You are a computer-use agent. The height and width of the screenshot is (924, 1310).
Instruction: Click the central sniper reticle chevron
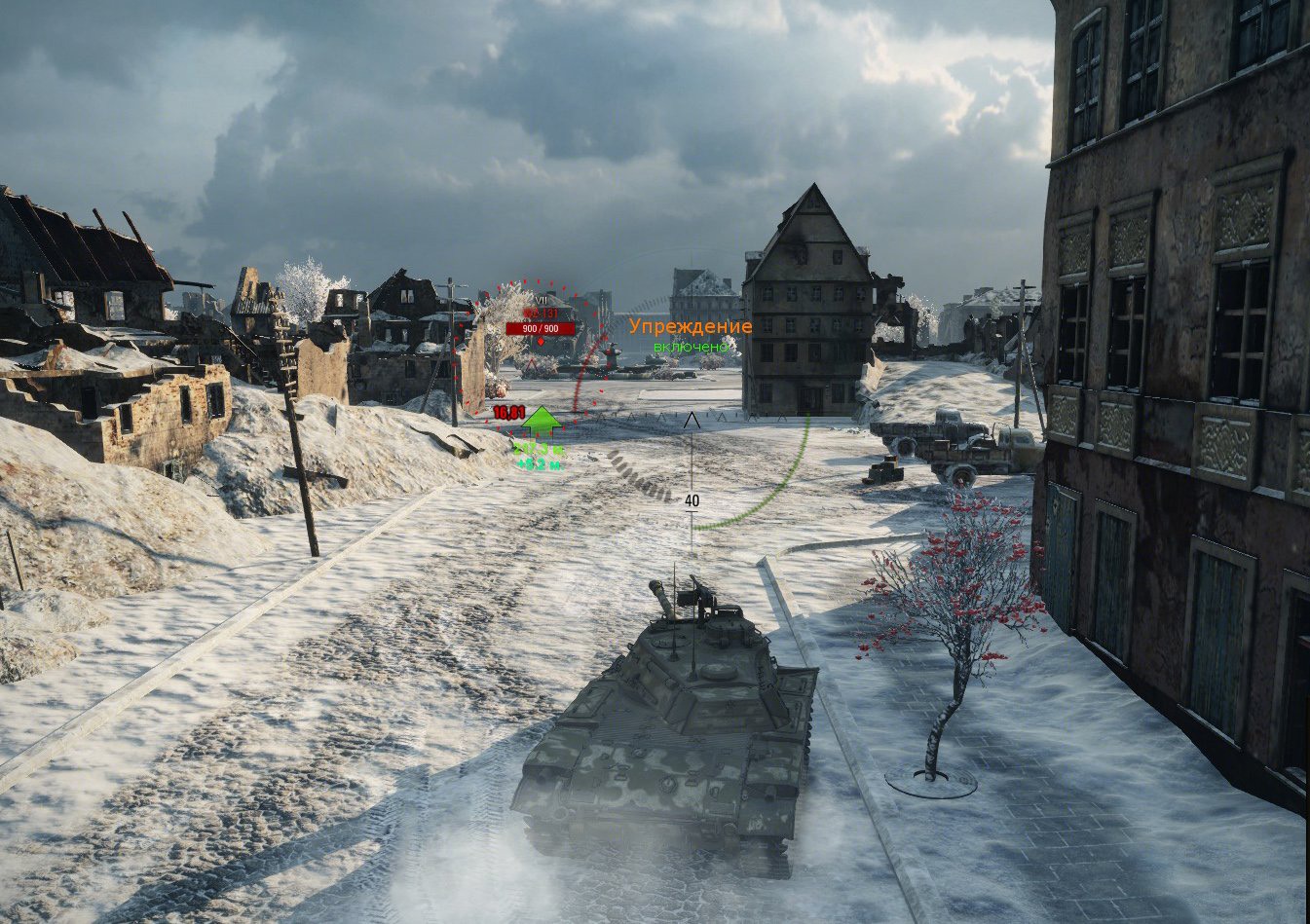pyautogui.click(x=692, y=421)
